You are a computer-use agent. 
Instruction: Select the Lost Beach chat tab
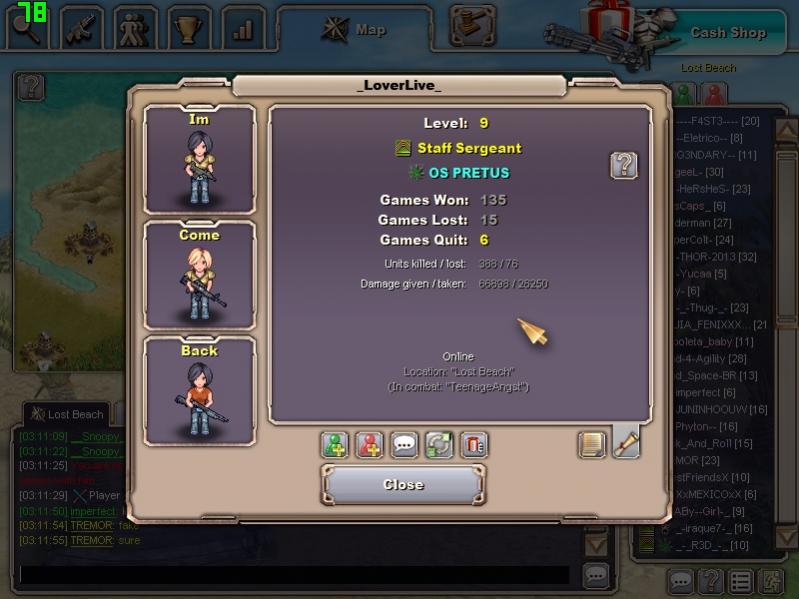click(68, 414)
